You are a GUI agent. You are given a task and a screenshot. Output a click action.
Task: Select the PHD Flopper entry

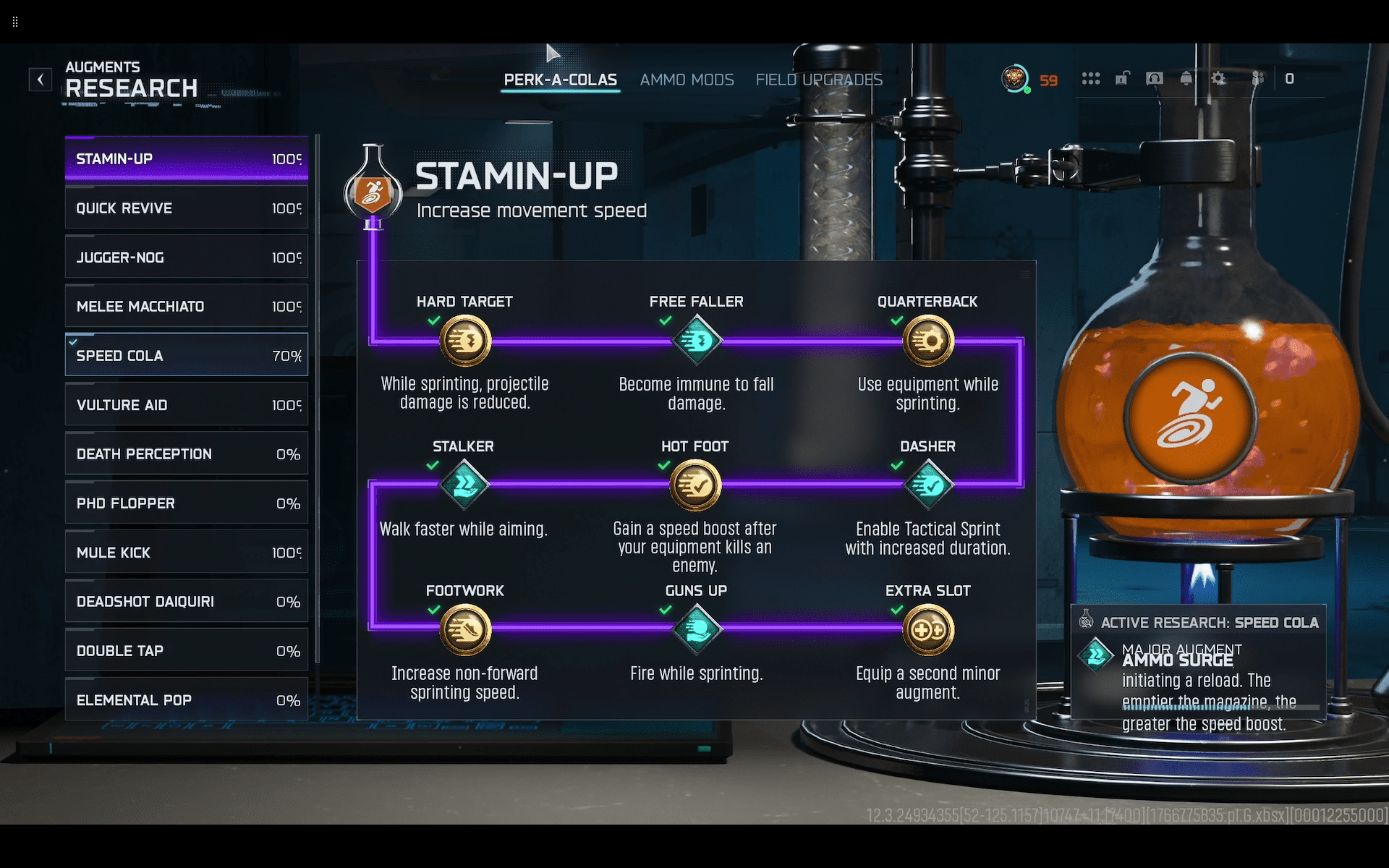click(x=187, y=503)
